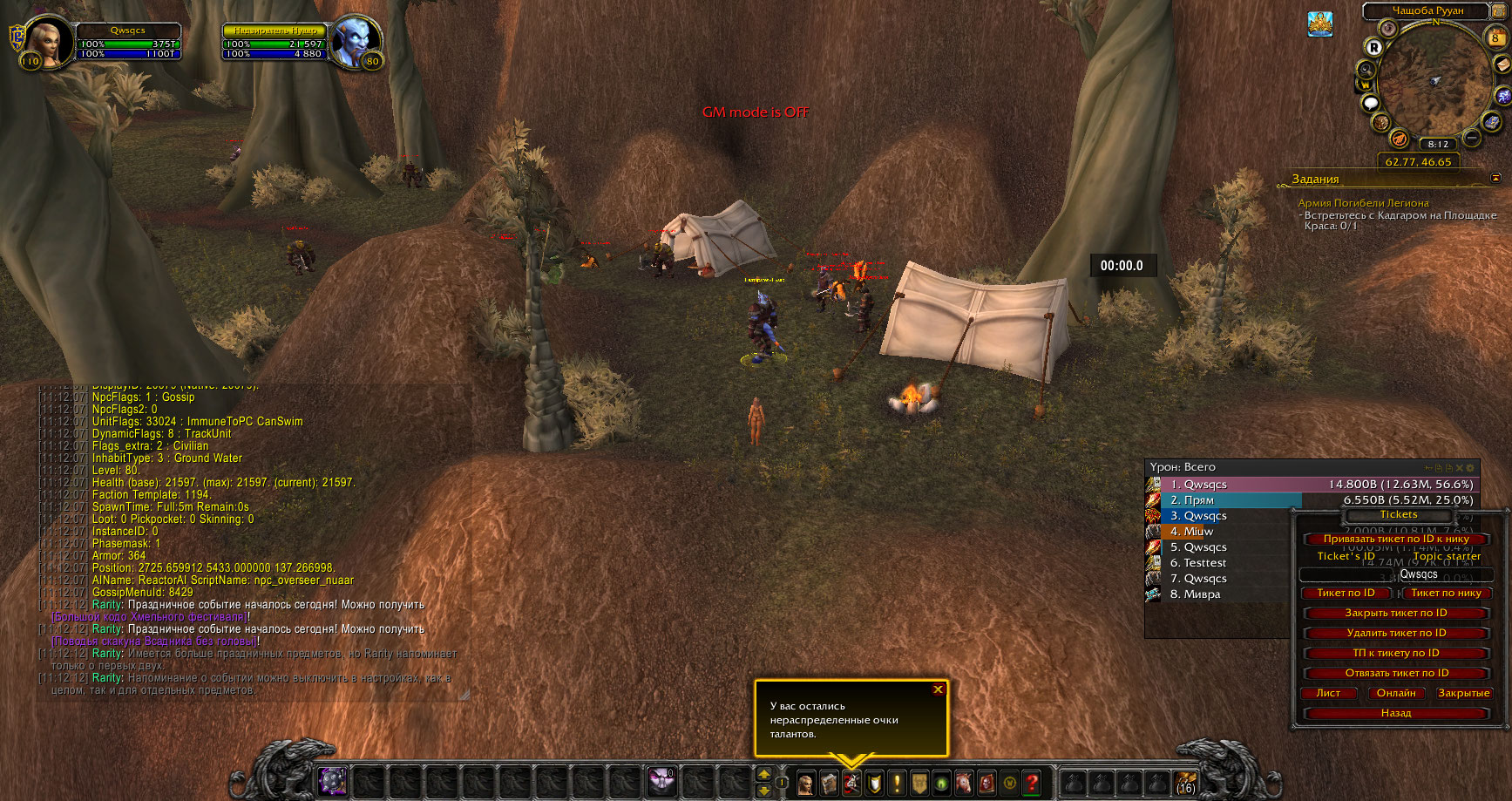Show the "Закрытые" tickets

1463,693
